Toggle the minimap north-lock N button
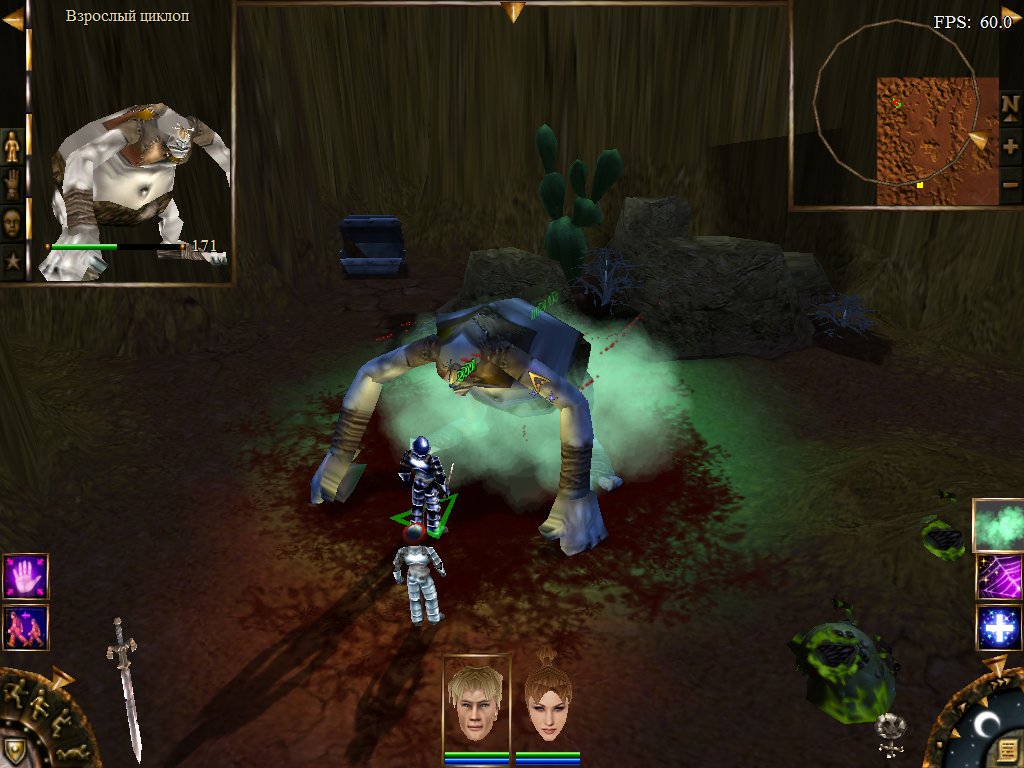Screen dimensions: 1024x768 [x=1010, y=105]
